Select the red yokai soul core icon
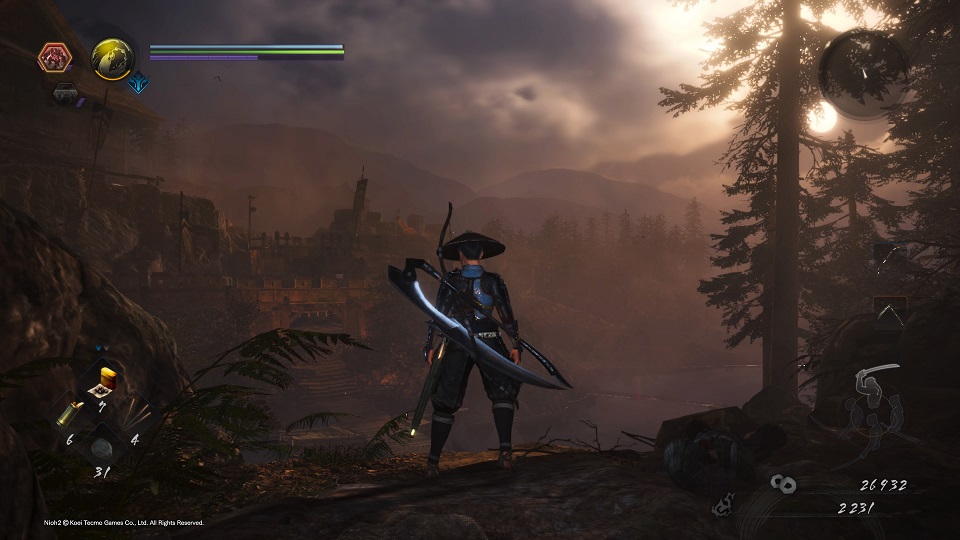The image size is (960, 540). coord(54,58)
